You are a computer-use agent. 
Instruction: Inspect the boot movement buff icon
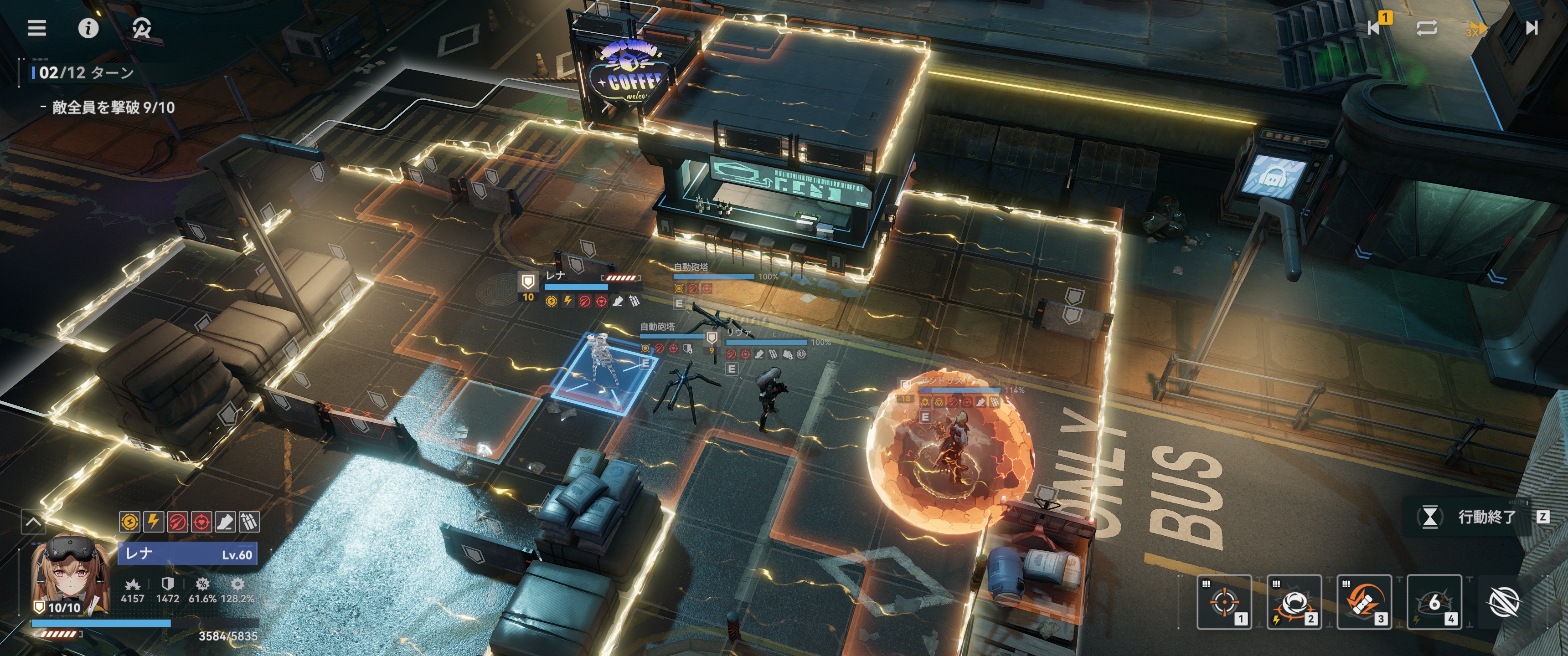225,522
